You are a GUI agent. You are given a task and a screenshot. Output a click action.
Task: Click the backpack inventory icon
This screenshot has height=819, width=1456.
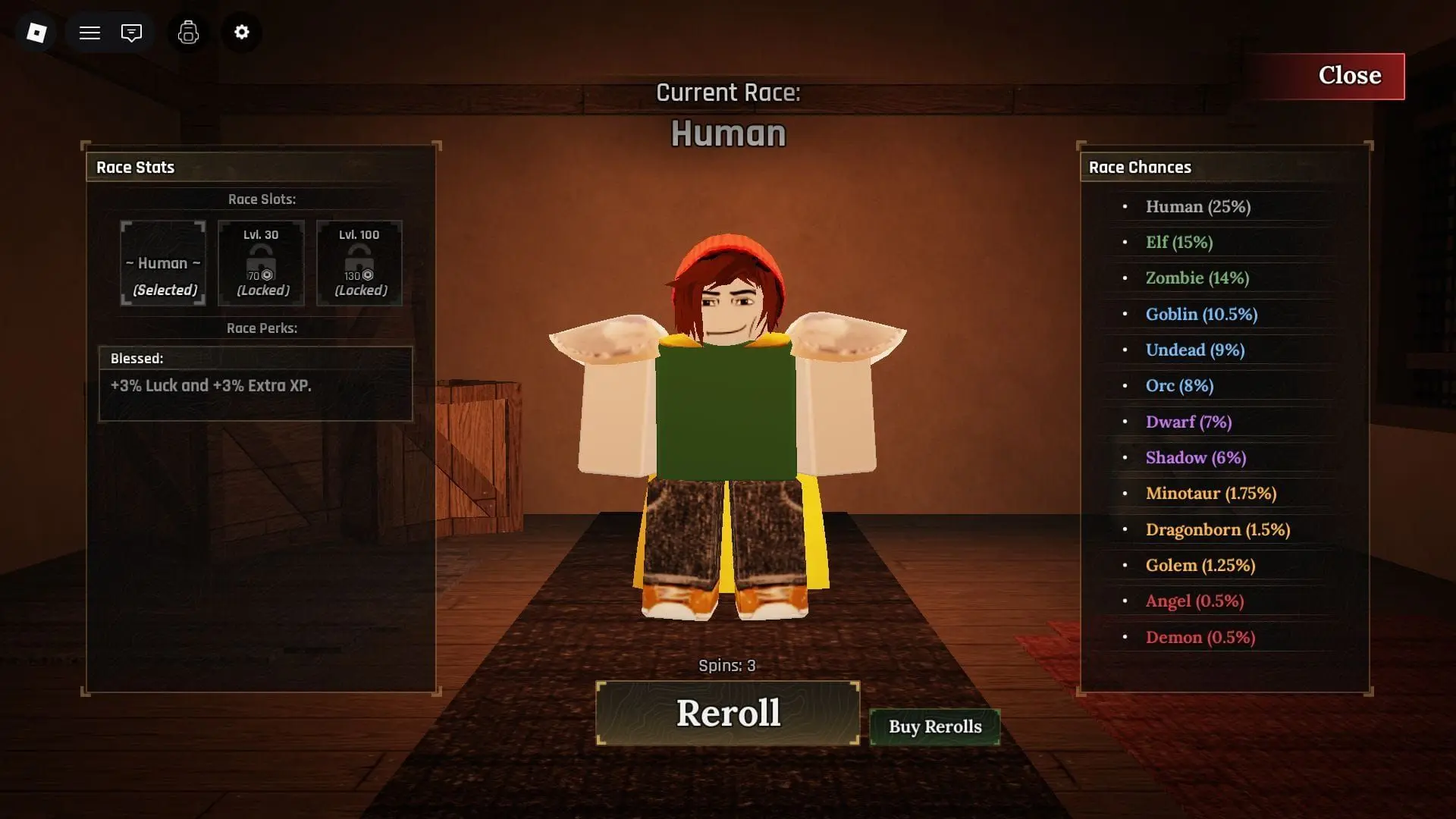coord(187,33)
